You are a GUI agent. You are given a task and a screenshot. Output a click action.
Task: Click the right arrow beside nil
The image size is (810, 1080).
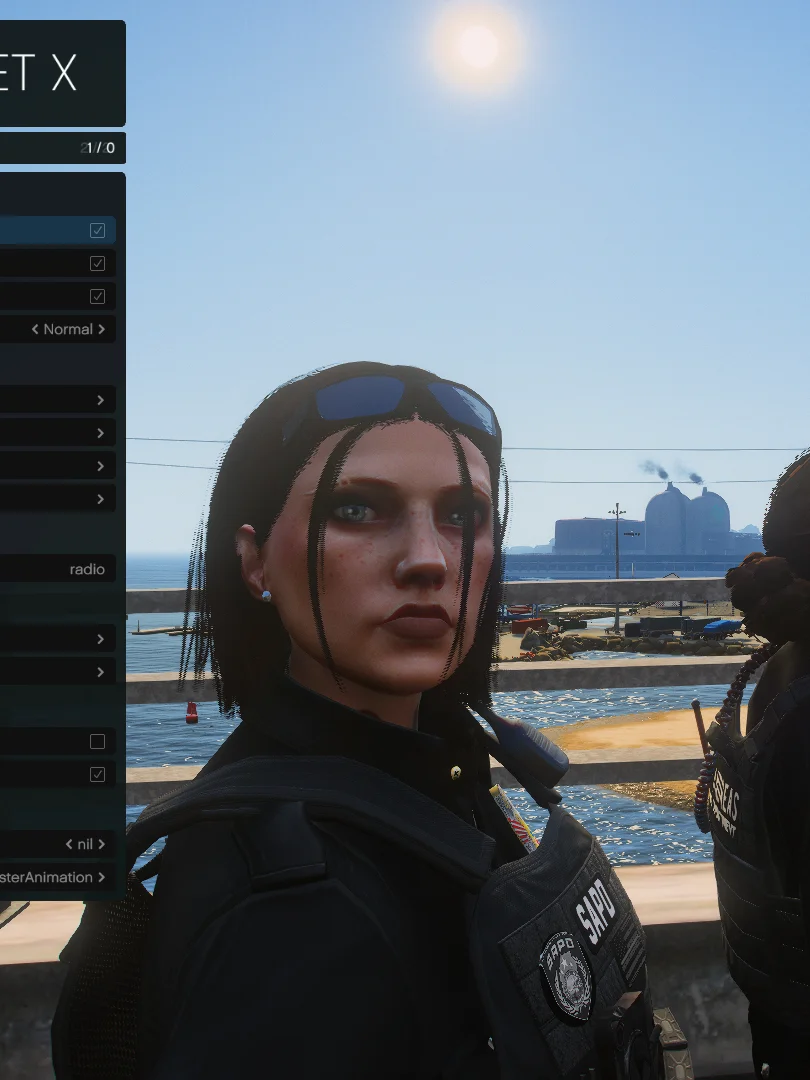(x=101, y=844)
